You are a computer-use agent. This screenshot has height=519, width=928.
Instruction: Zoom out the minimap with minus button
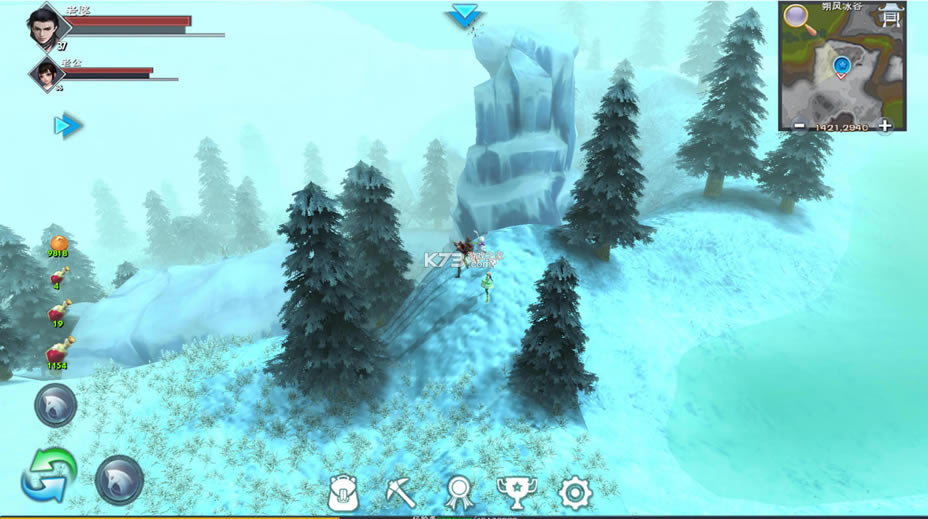(x=798, y=126)
